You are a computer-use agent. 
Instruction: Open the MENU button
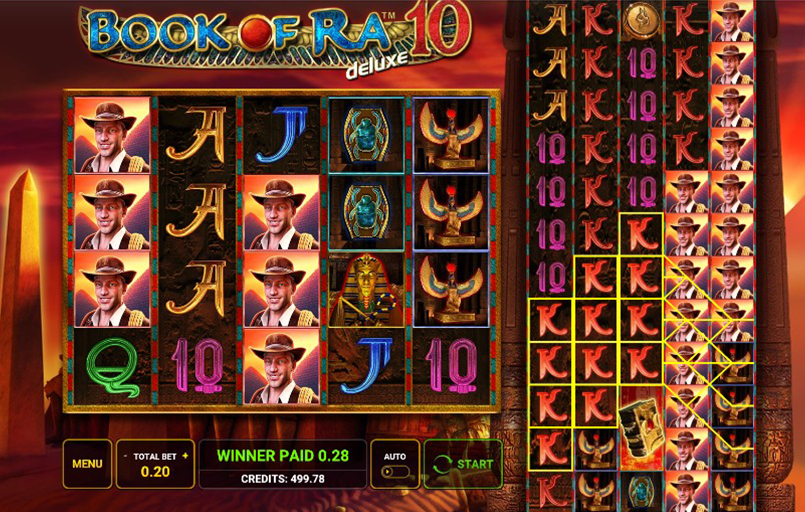point(87,464)
